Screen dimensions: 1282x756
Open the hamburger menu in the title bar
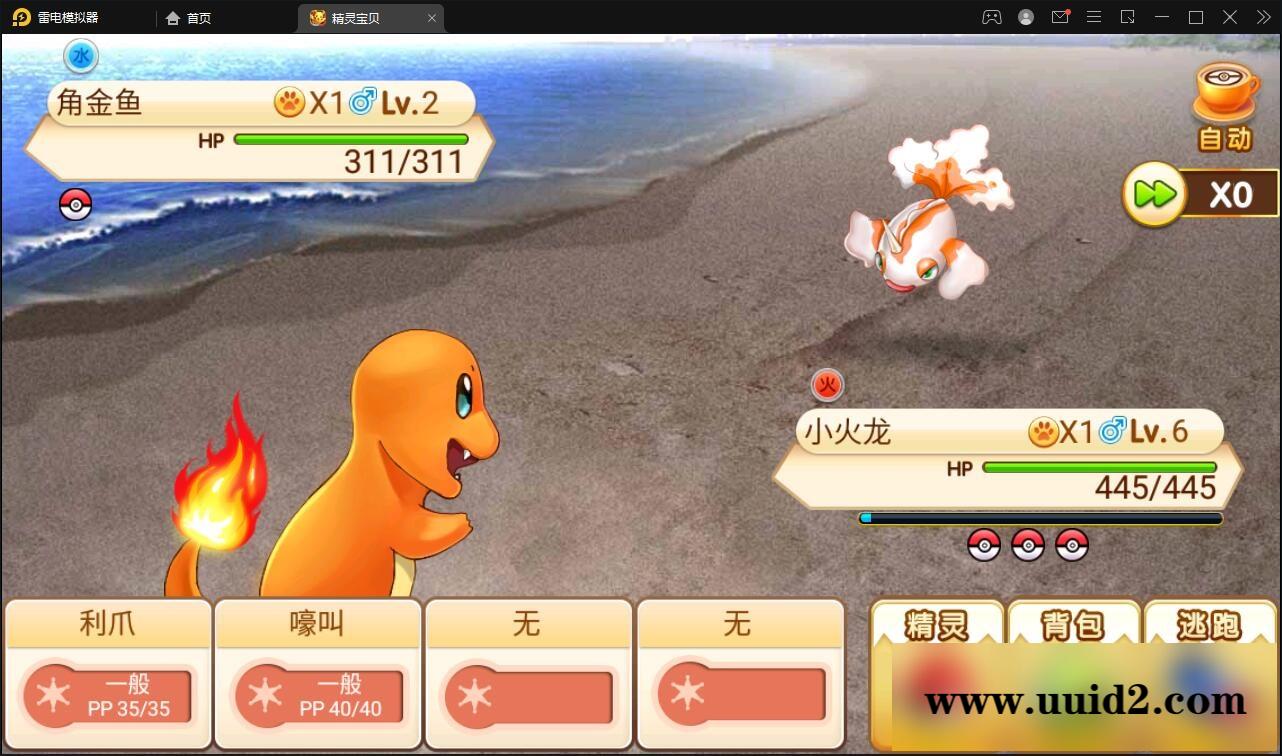pos(1094,17)
